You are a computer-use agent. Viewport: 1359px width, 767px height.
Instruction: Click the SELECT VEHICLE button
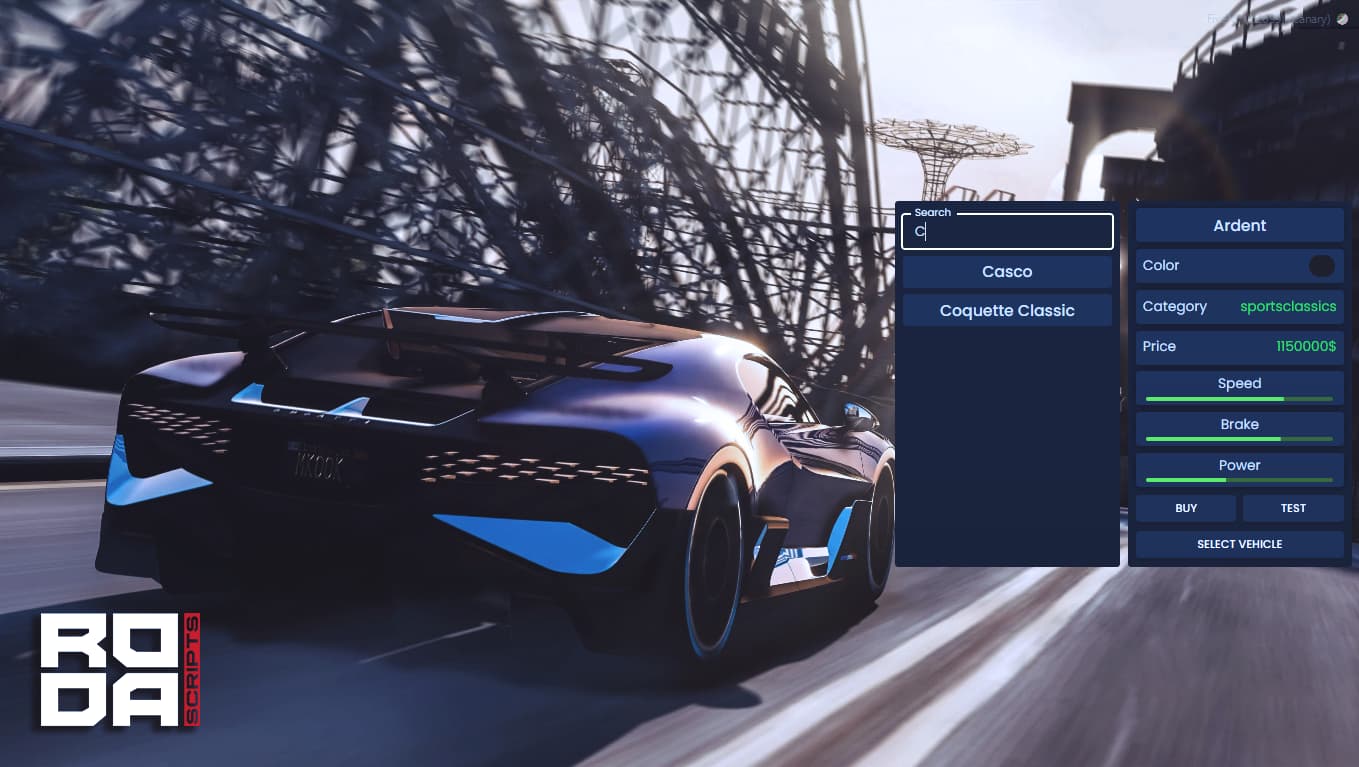(x=1239, y=544)
